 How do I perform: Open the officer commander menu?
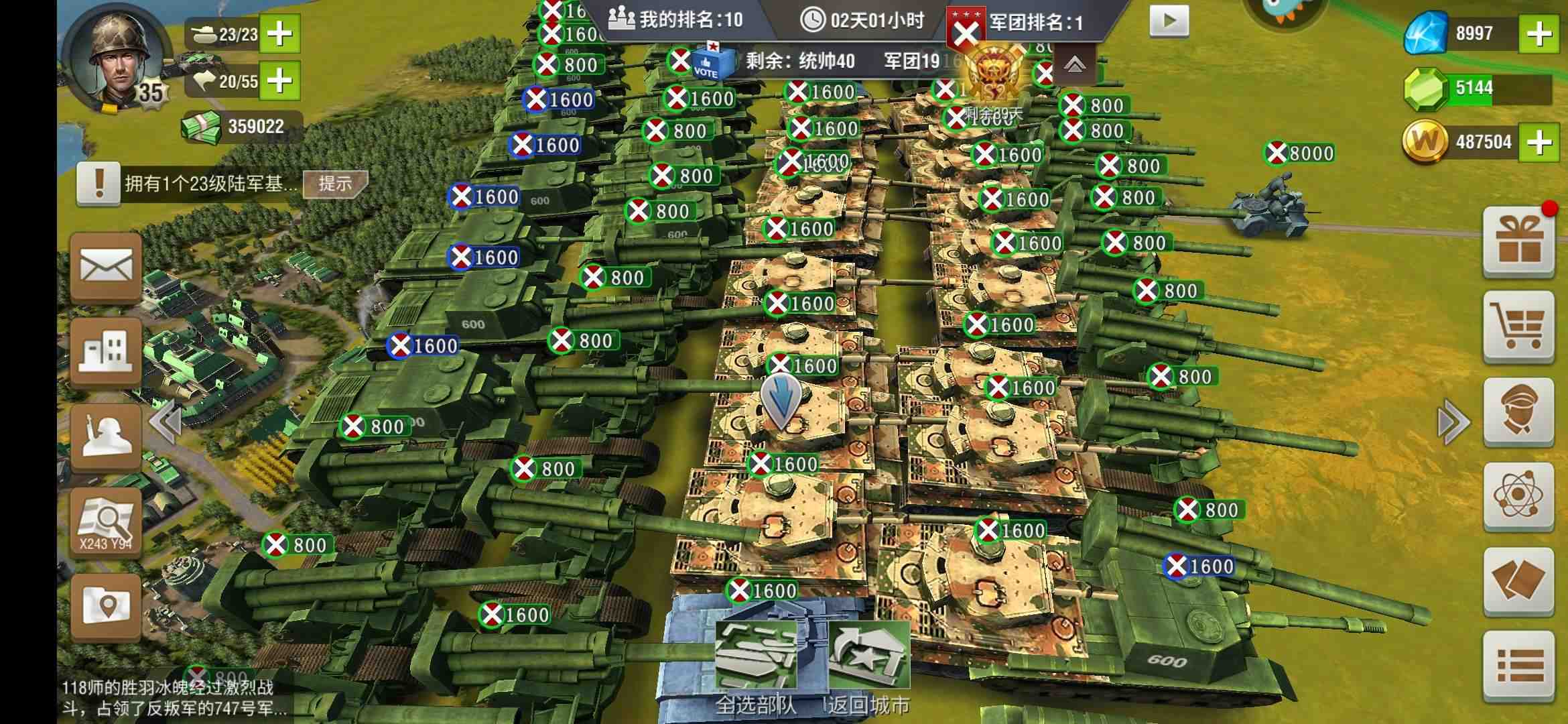point(1518,412)
